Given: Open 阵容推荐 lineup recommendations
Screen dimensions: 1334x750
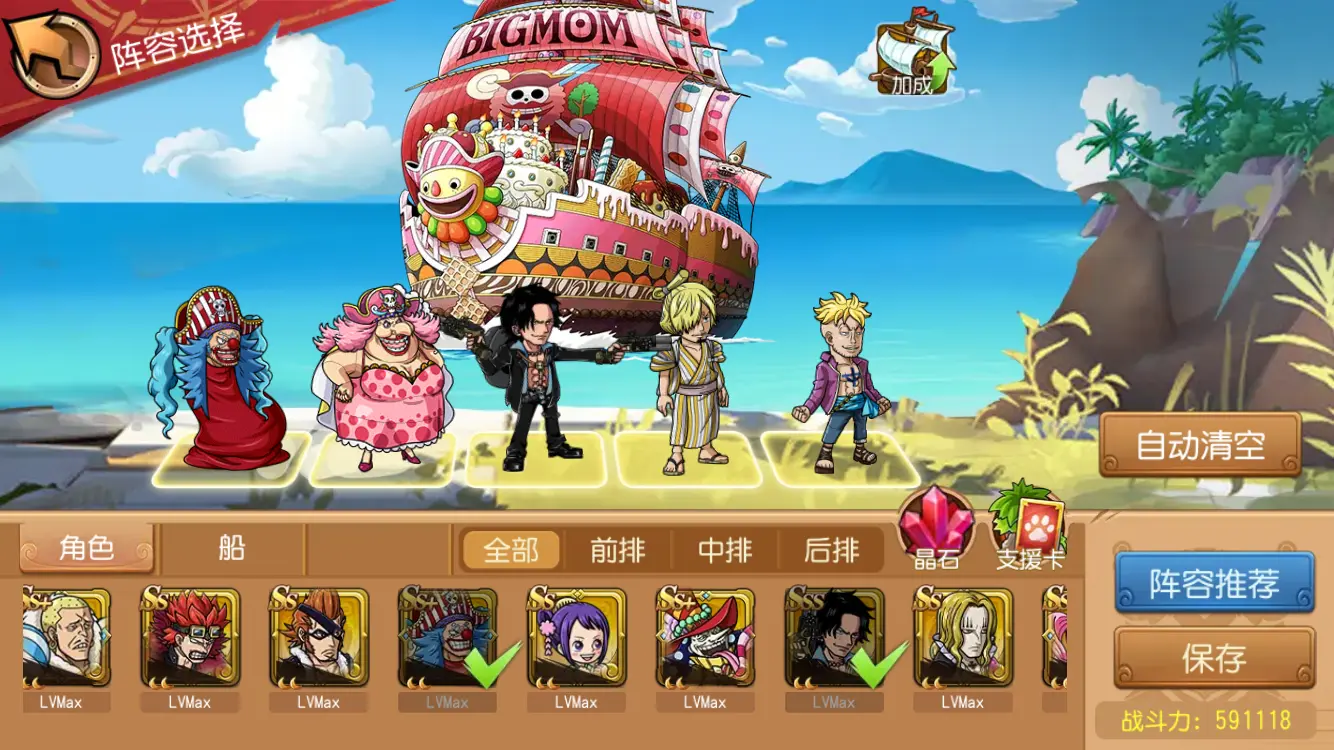Looking at the screenshot, I should pos(1214,583).
